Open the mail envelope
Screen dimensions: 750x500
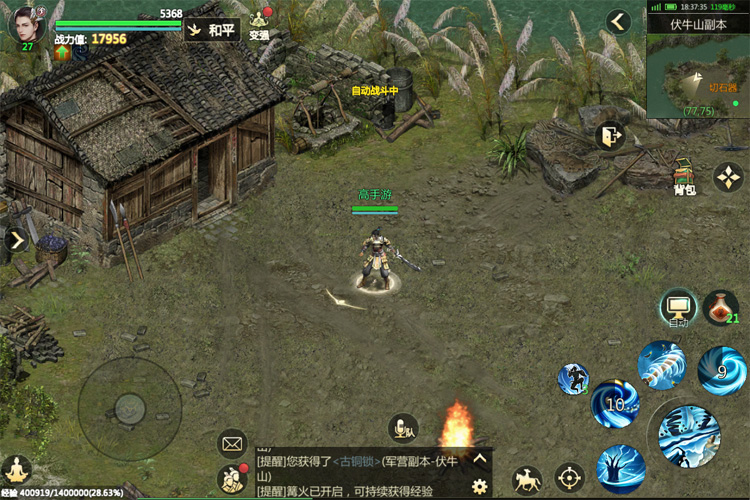point(232,440)
